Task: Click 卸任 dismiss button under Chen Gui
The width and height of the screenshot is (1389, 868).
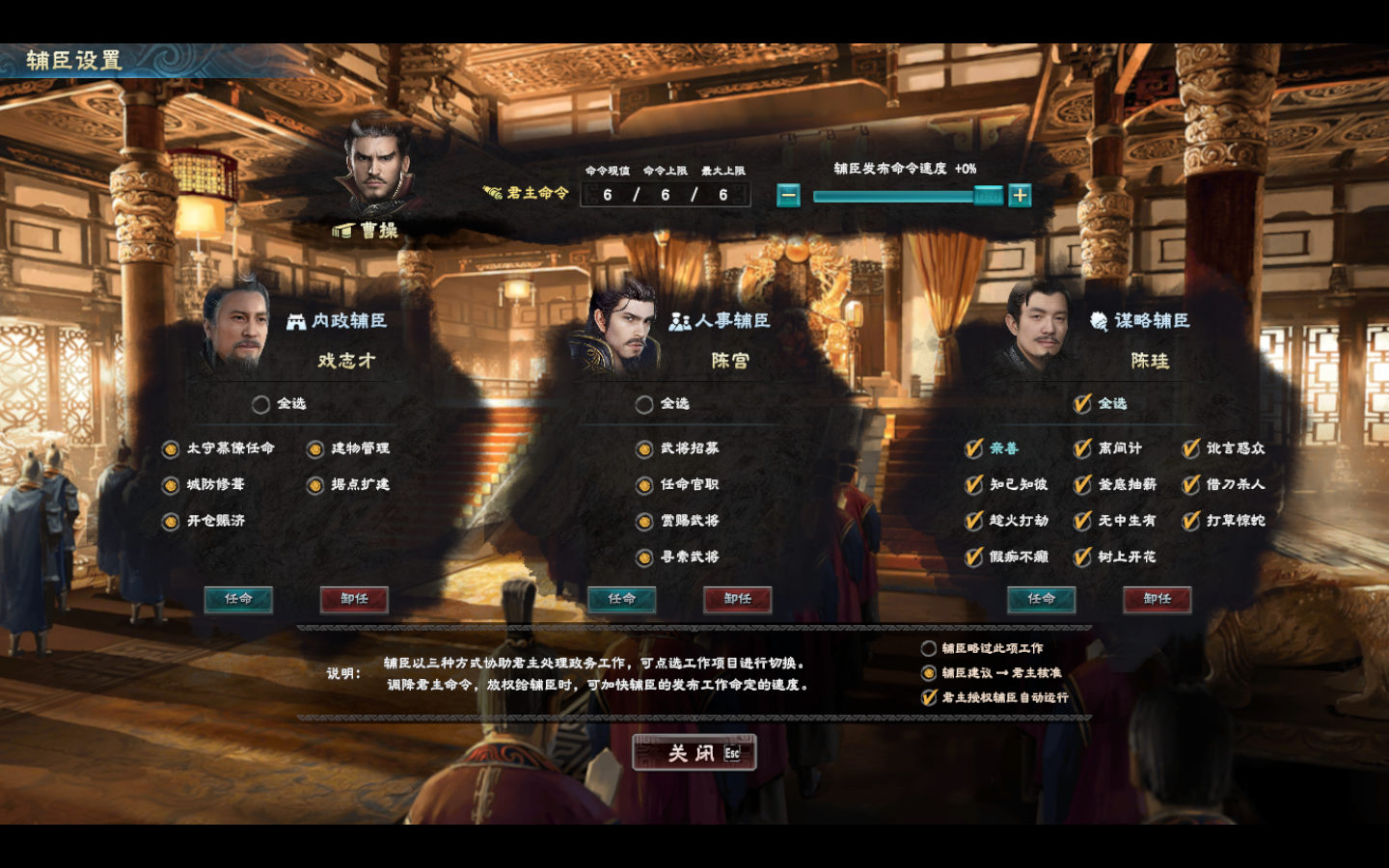Action: coord(1157,599)
